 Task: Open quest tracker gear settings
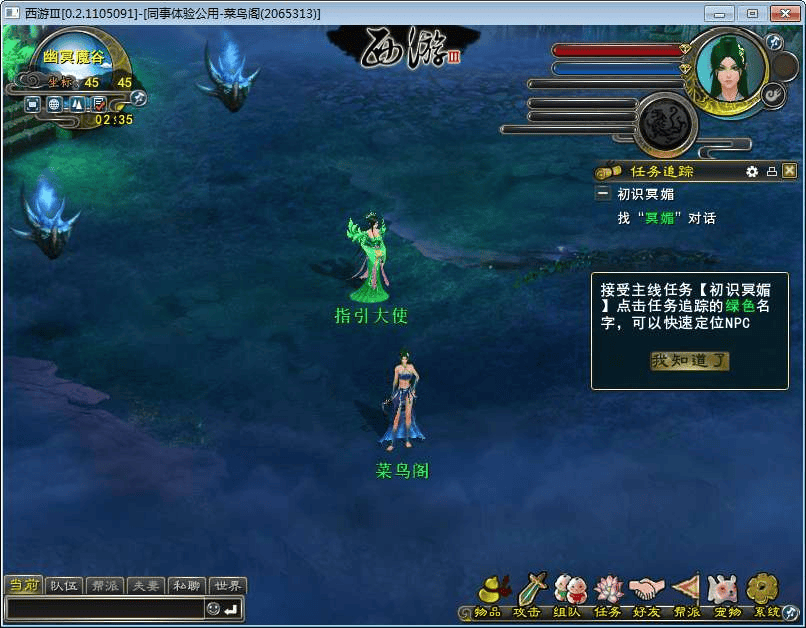752,171
